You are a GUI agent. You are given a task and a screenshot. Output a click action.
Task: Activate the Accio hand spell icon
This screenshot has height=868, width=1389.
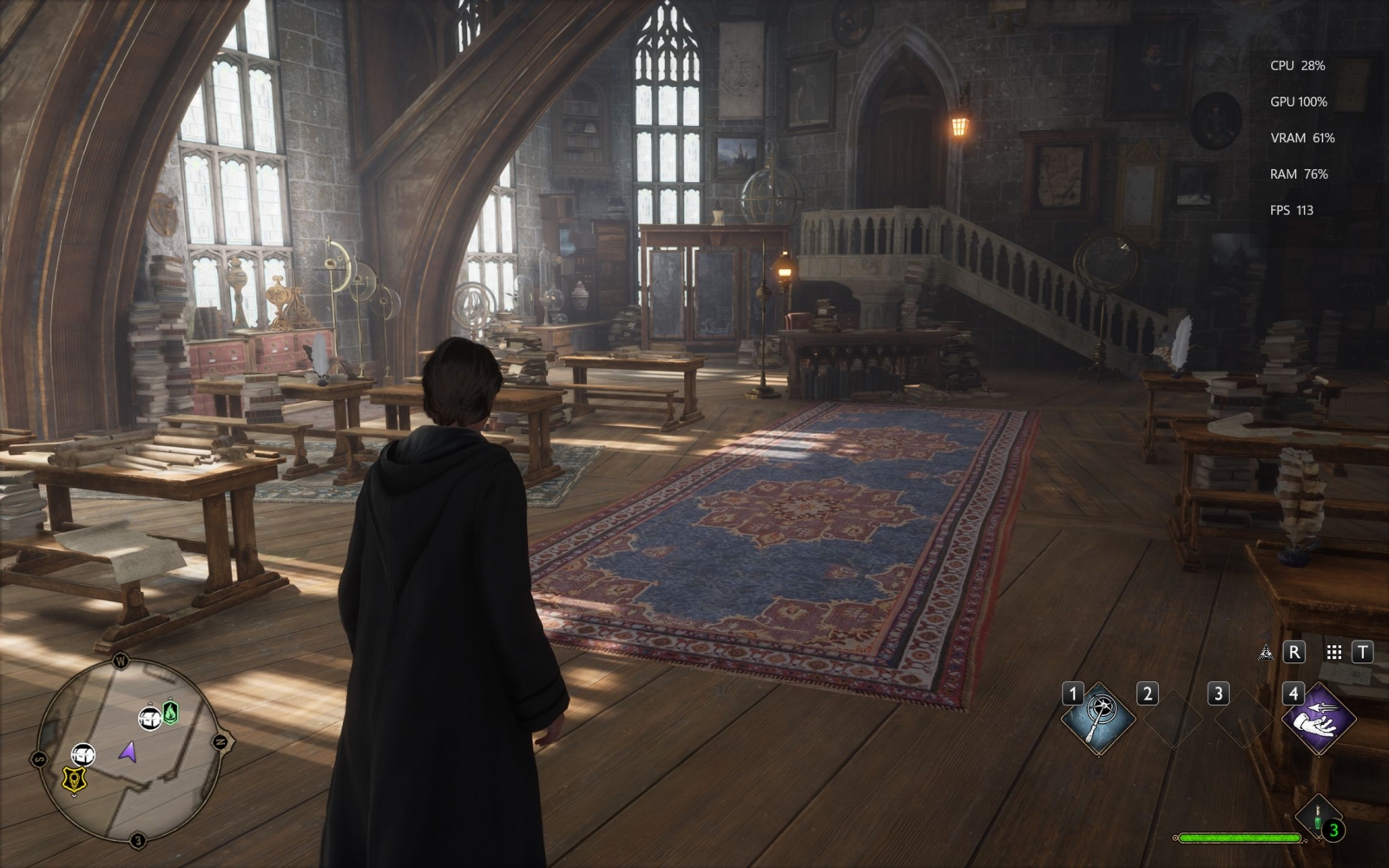(1320, 719)
